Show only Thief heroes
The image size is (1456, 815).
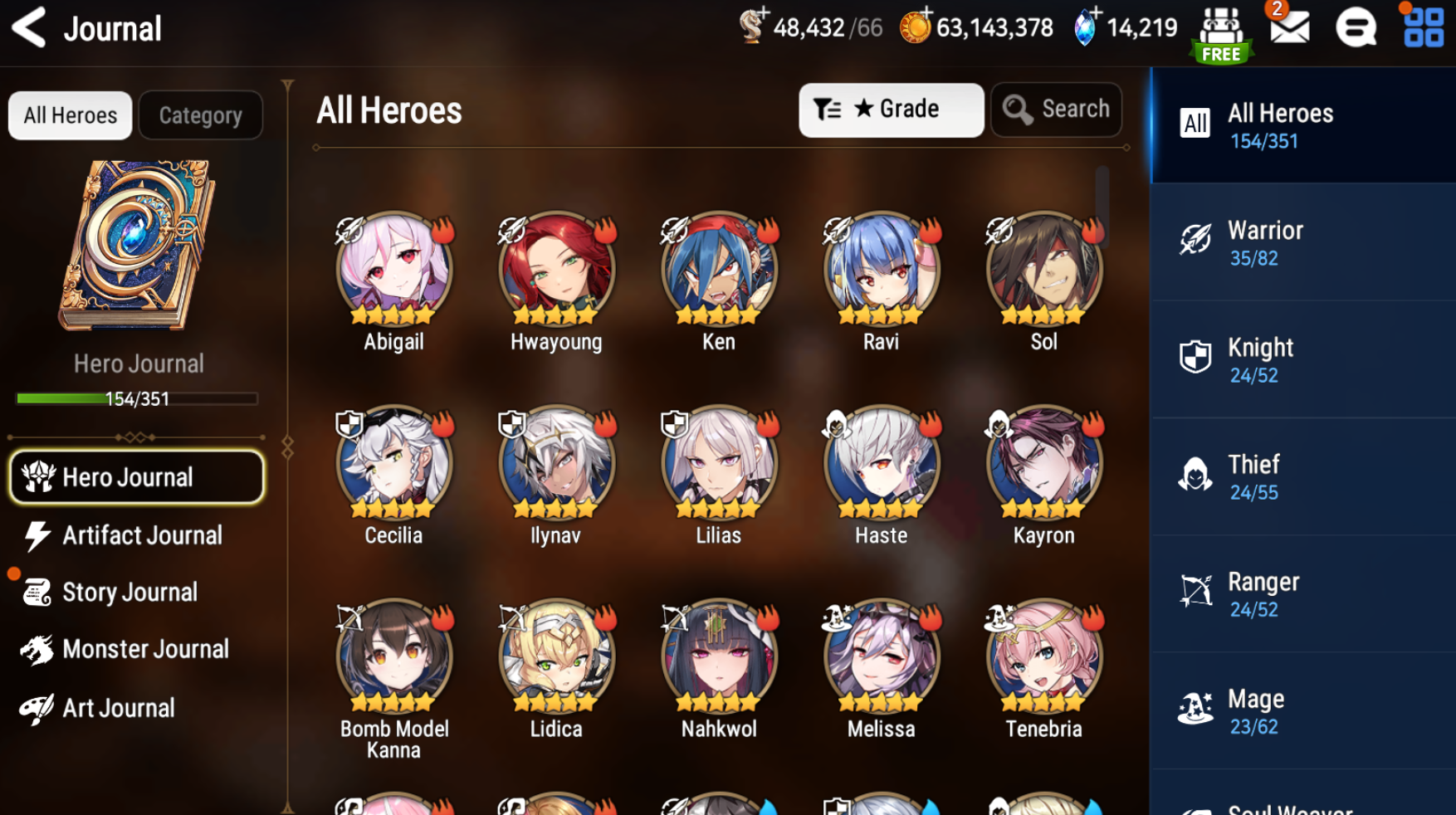[x=1302, y=476]
